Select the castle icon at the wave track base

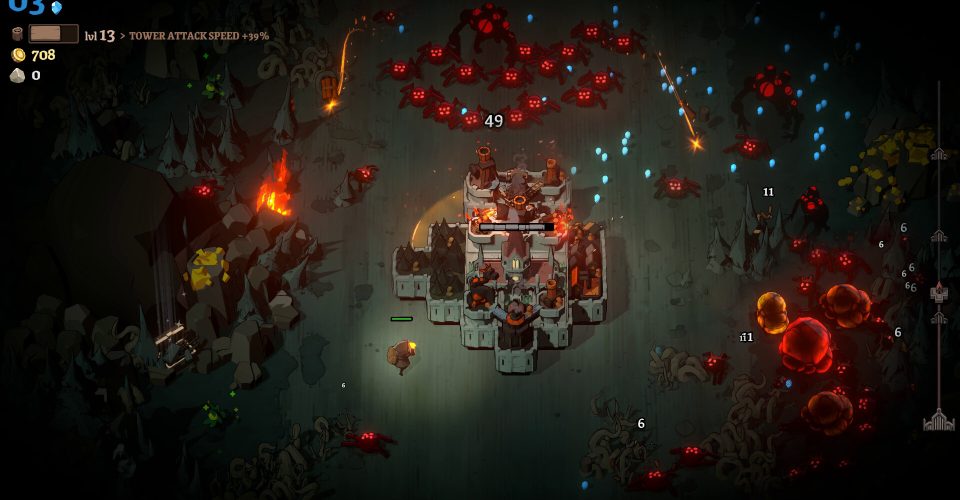pyautogui.click(x=938, y=421)
